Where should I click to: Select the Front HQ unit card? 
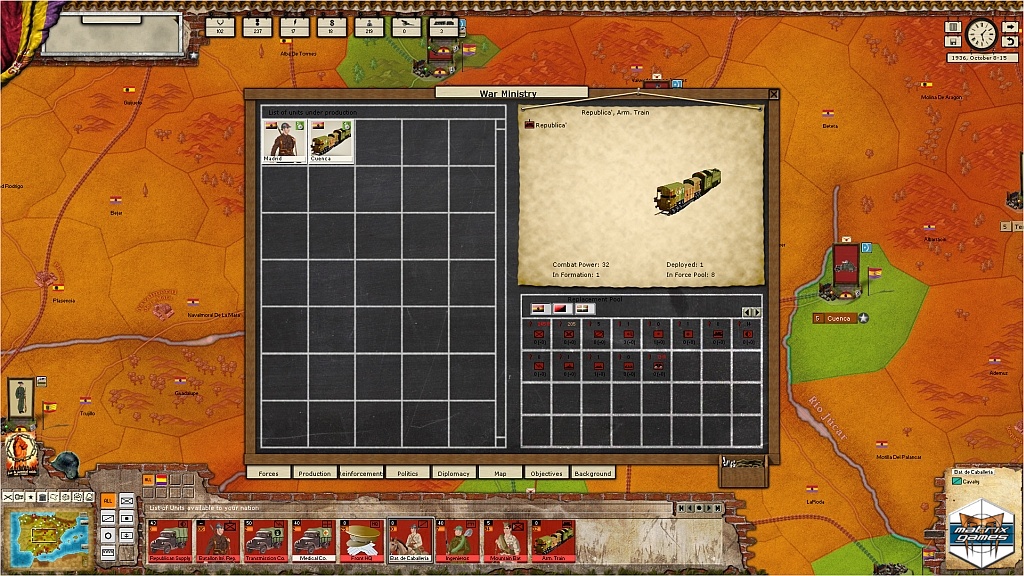(361, 541)
